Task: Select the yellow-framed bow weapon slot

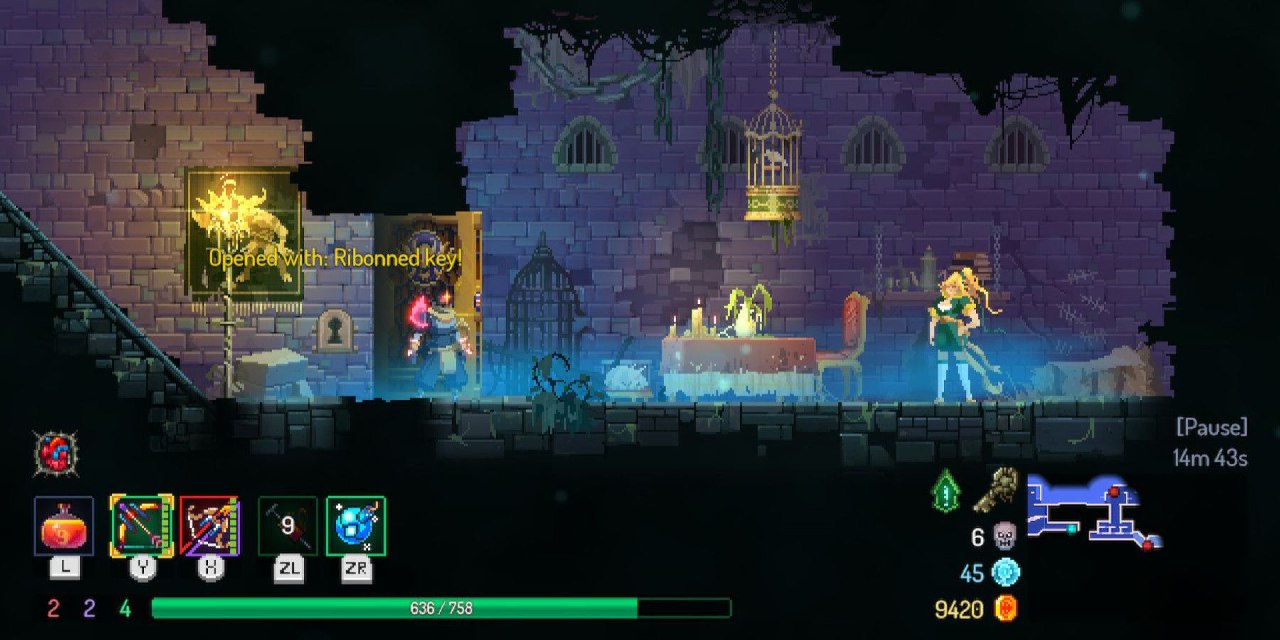Action: (x=142, y=526)
